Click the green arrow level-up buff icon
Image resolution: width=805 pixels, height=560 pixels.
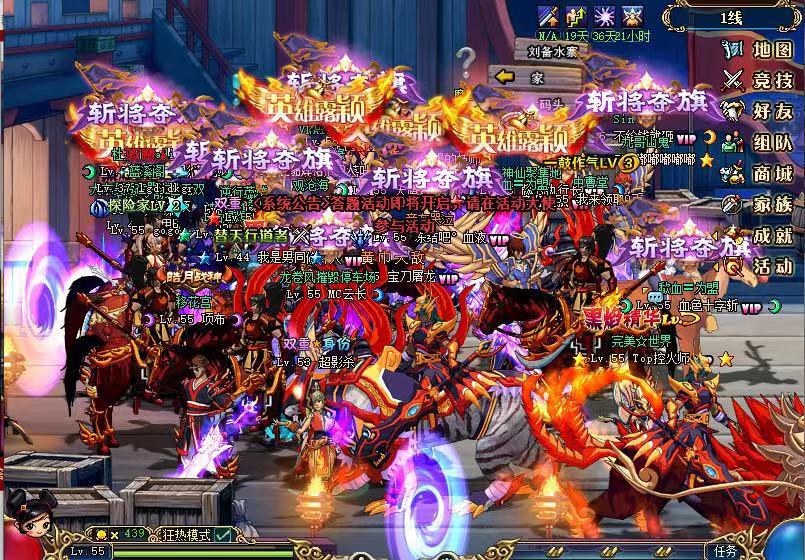tap(576, 15)
